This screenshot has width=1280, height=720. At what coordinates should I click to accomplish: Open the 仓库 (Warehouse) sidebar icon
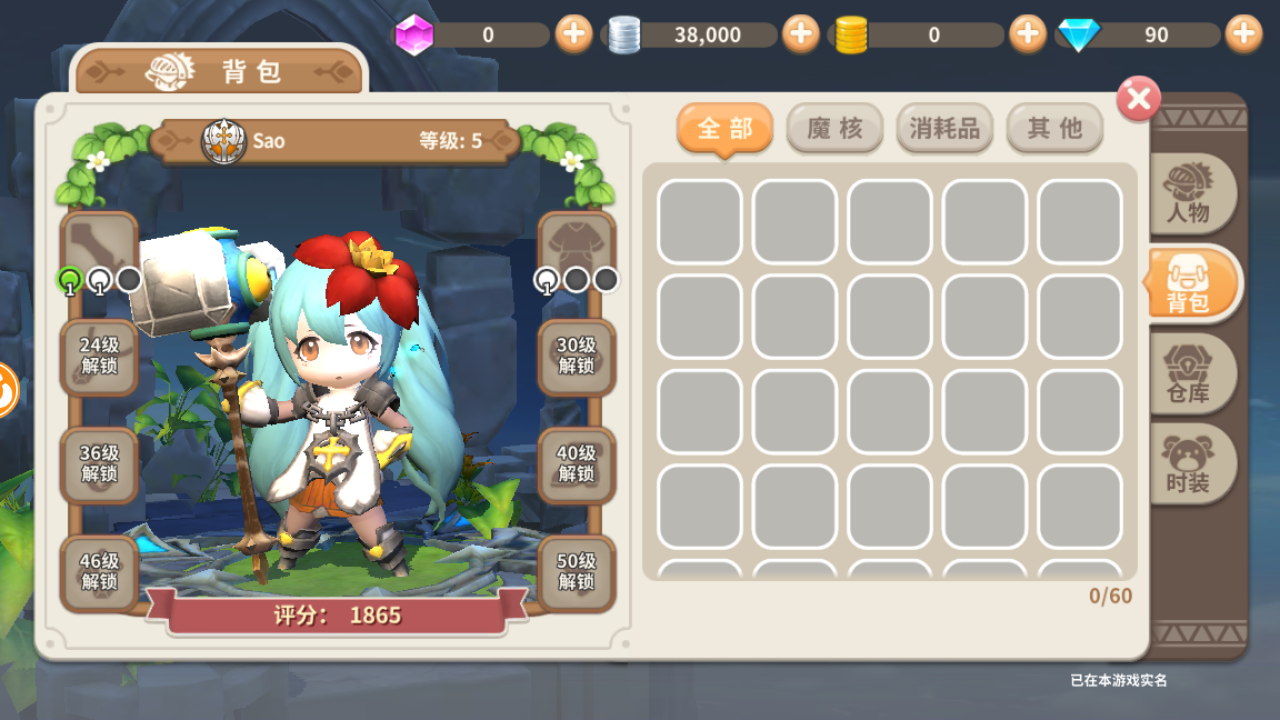(1192, 373)
